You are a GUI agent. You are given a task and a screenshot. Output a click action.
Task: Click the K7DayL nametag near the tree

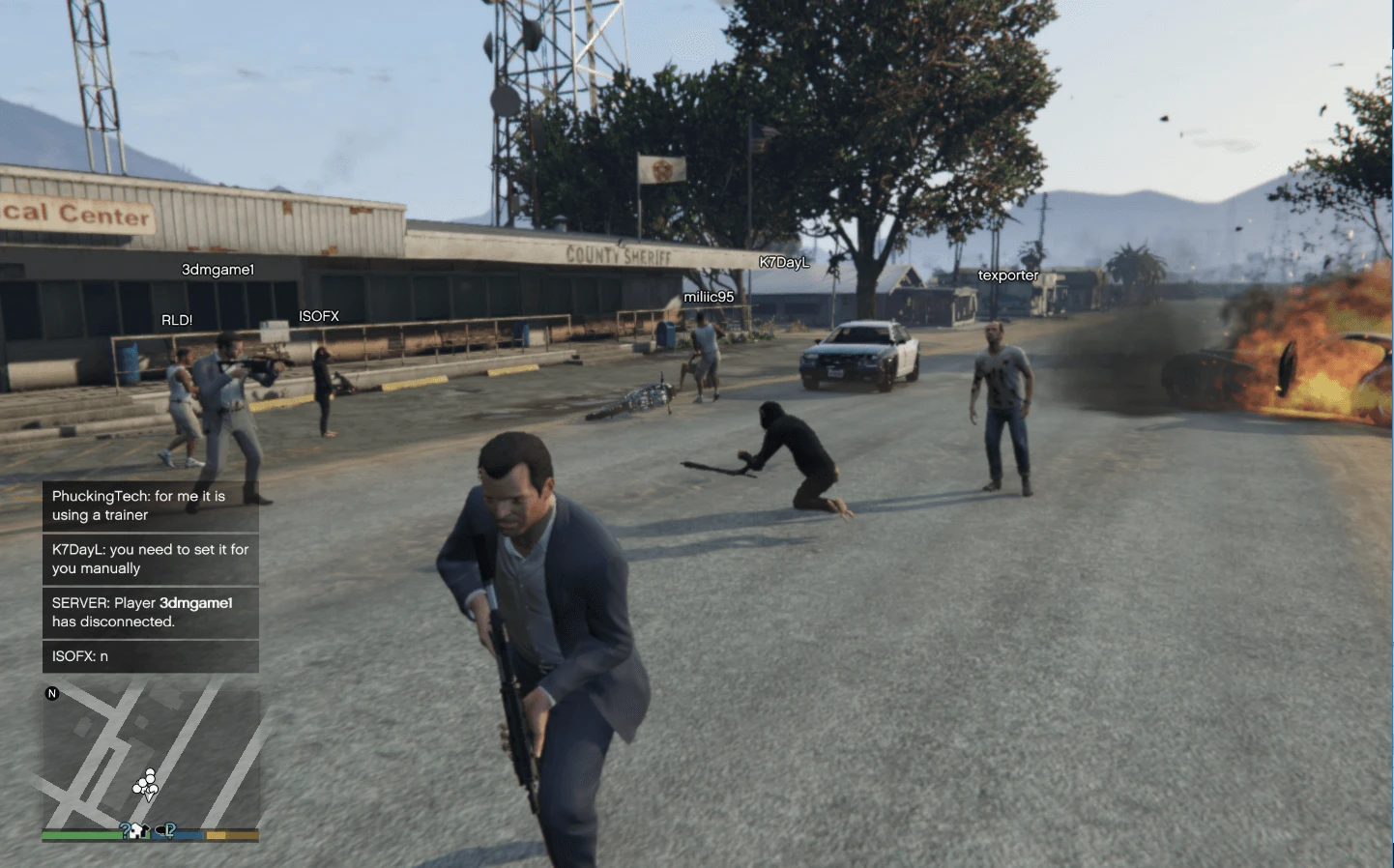[x=784, y=262]
